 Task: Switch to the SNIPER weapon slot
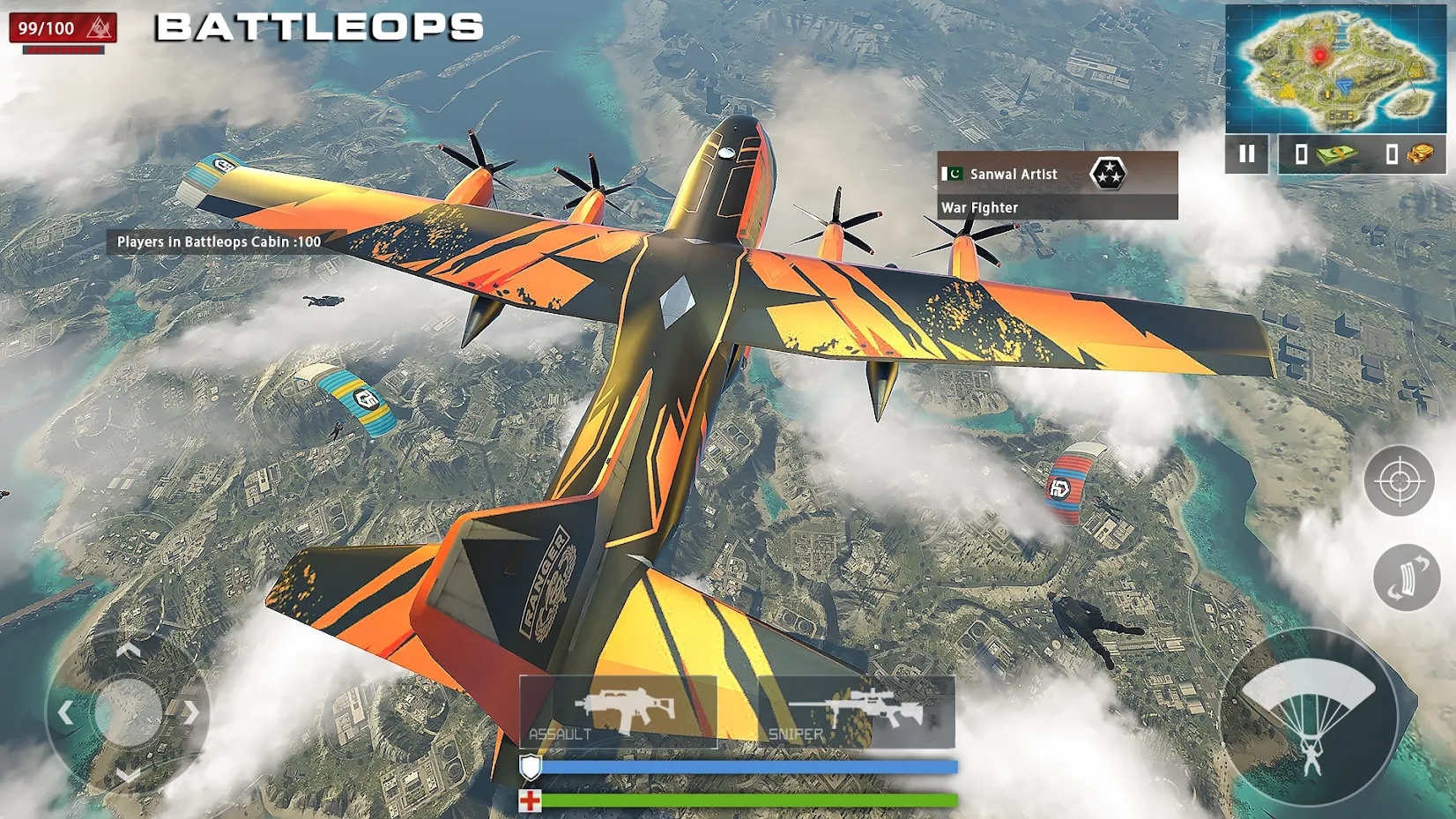click(x=851, y=710)
